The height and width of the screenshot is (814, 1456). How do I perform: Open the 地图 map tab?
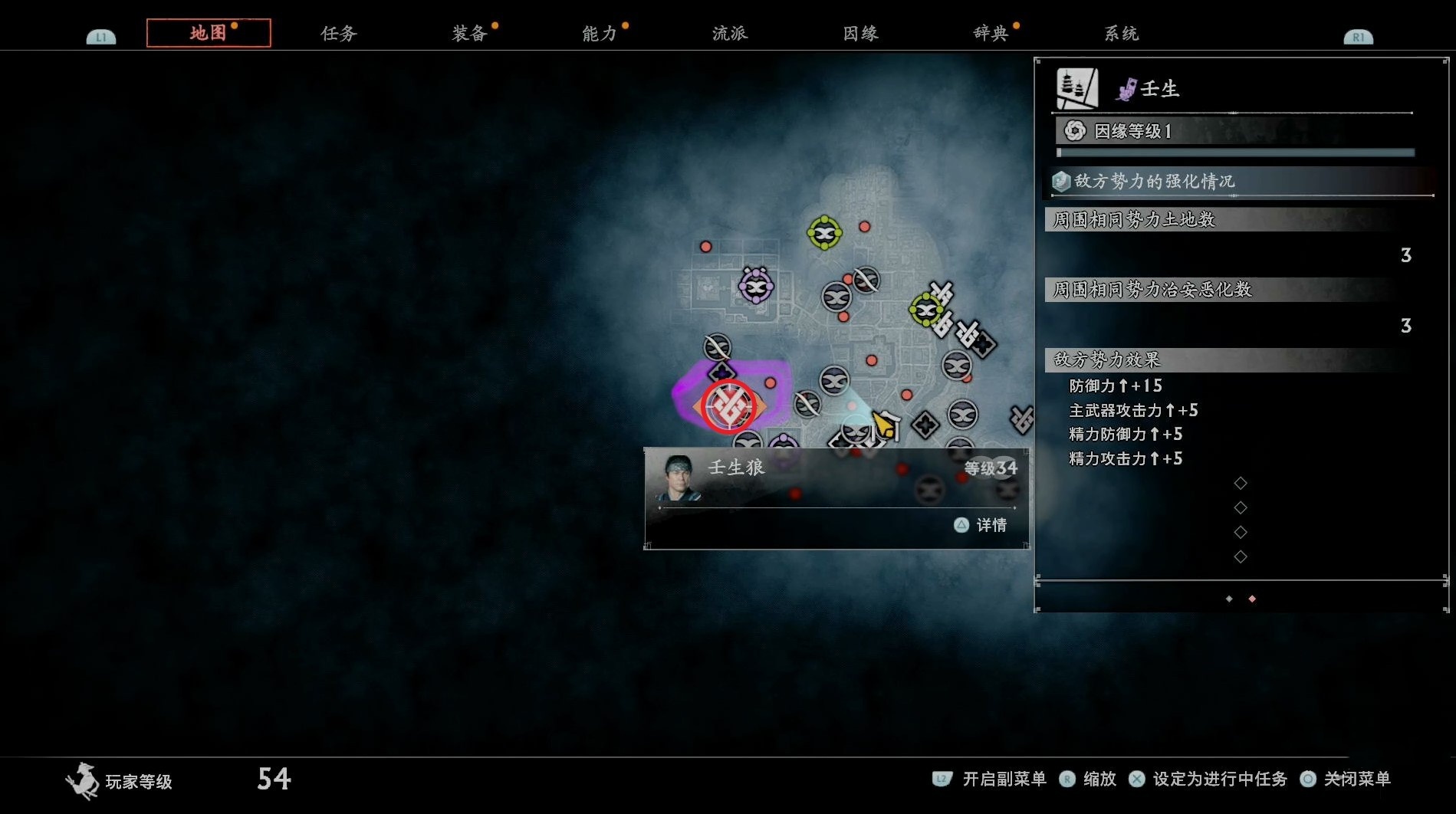pos(209,33)
